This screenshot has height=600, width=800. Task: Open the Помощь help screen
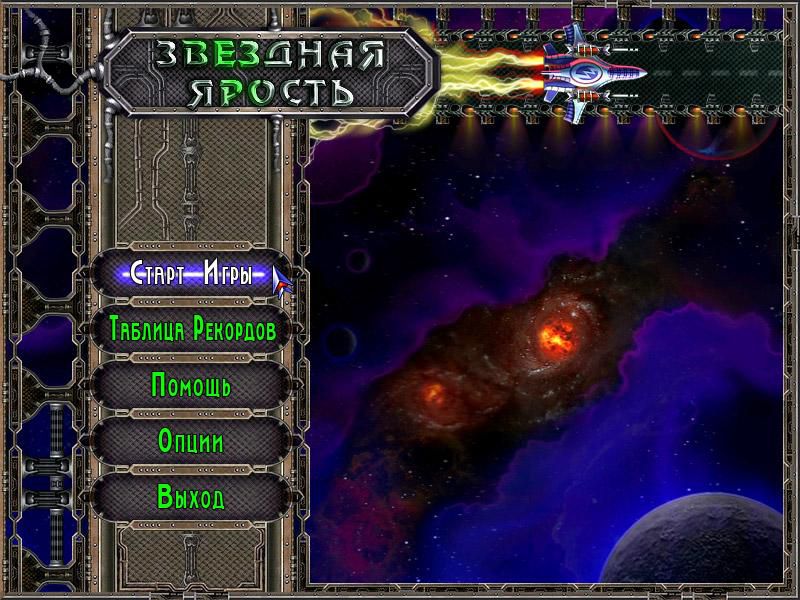point(192,385)
